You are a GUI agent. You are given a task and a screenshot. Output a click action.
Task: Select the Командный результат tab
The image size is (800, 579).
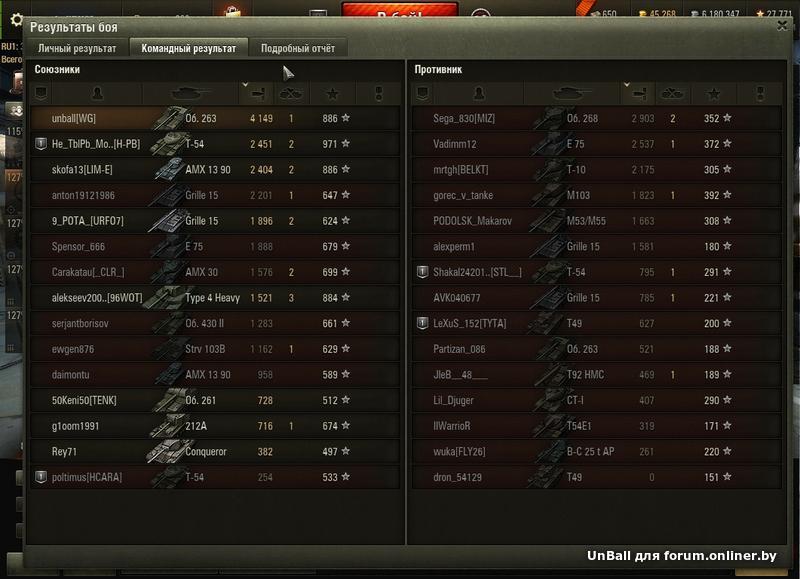189,48
